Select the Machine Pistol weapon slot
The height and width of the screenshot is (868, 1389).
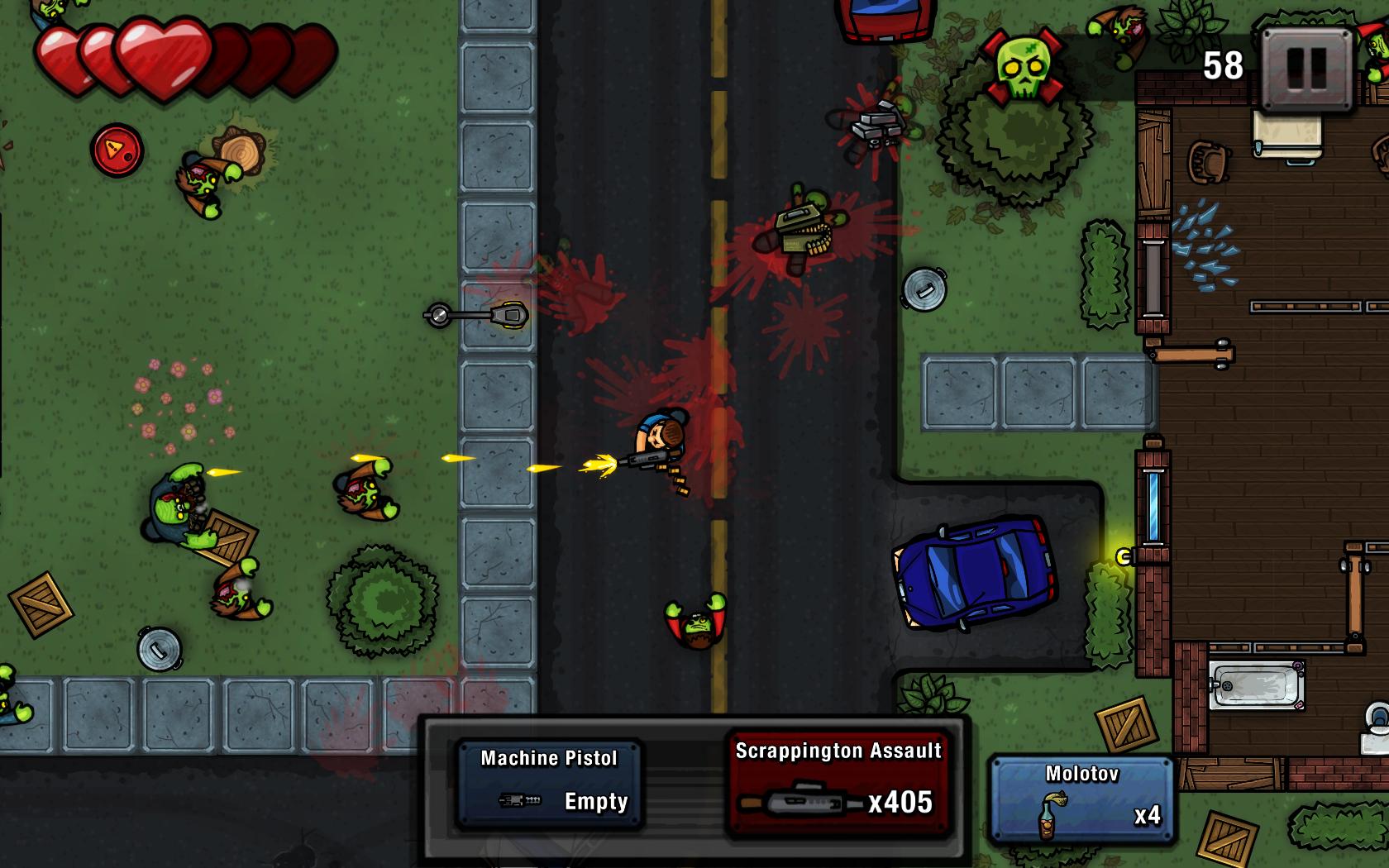[548, 781]
